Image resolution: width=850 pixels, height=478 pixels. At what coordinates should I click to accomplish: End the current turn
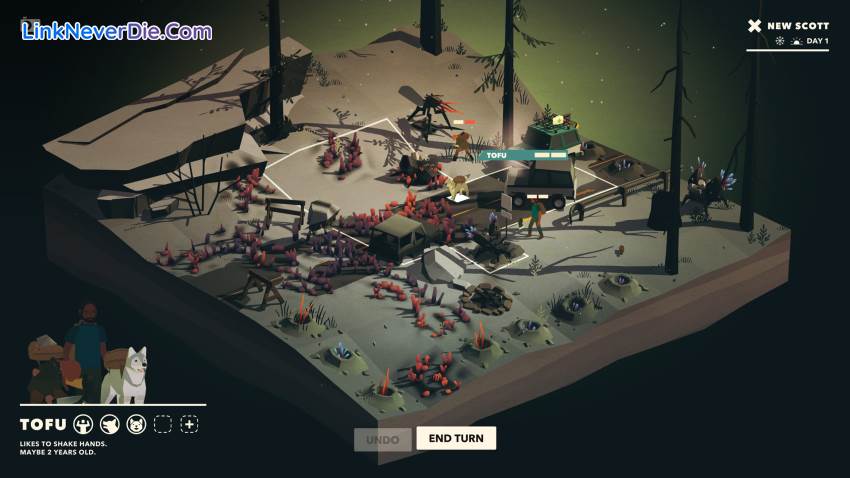coord(456,438)
